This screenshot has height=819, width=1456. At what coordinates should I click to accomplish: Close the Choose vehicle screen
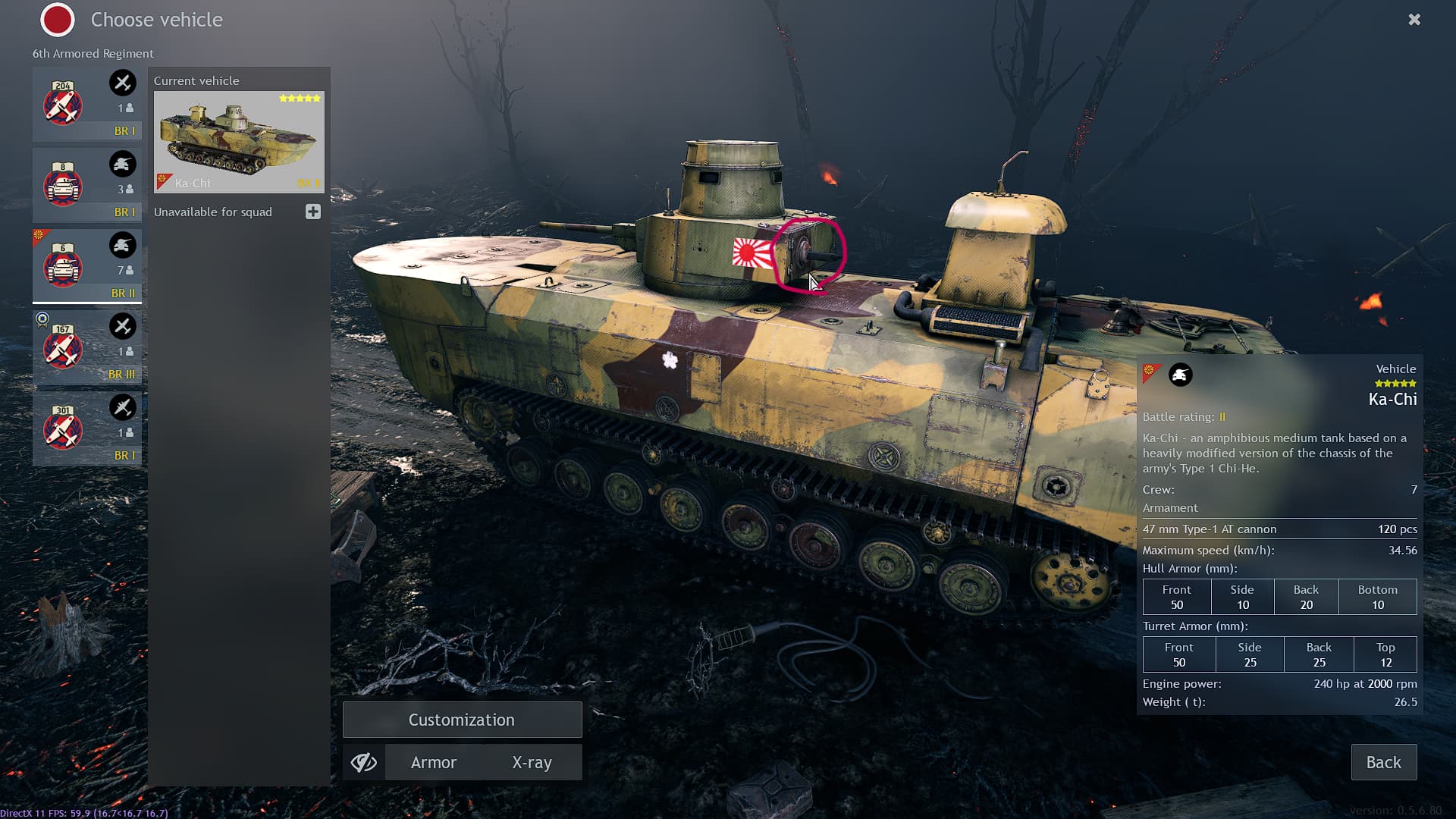1414,20
